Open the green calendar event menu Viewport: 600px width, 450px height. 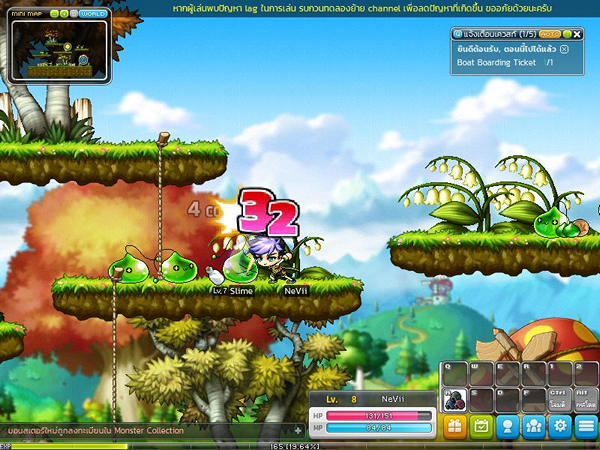(x=481, y=426)
